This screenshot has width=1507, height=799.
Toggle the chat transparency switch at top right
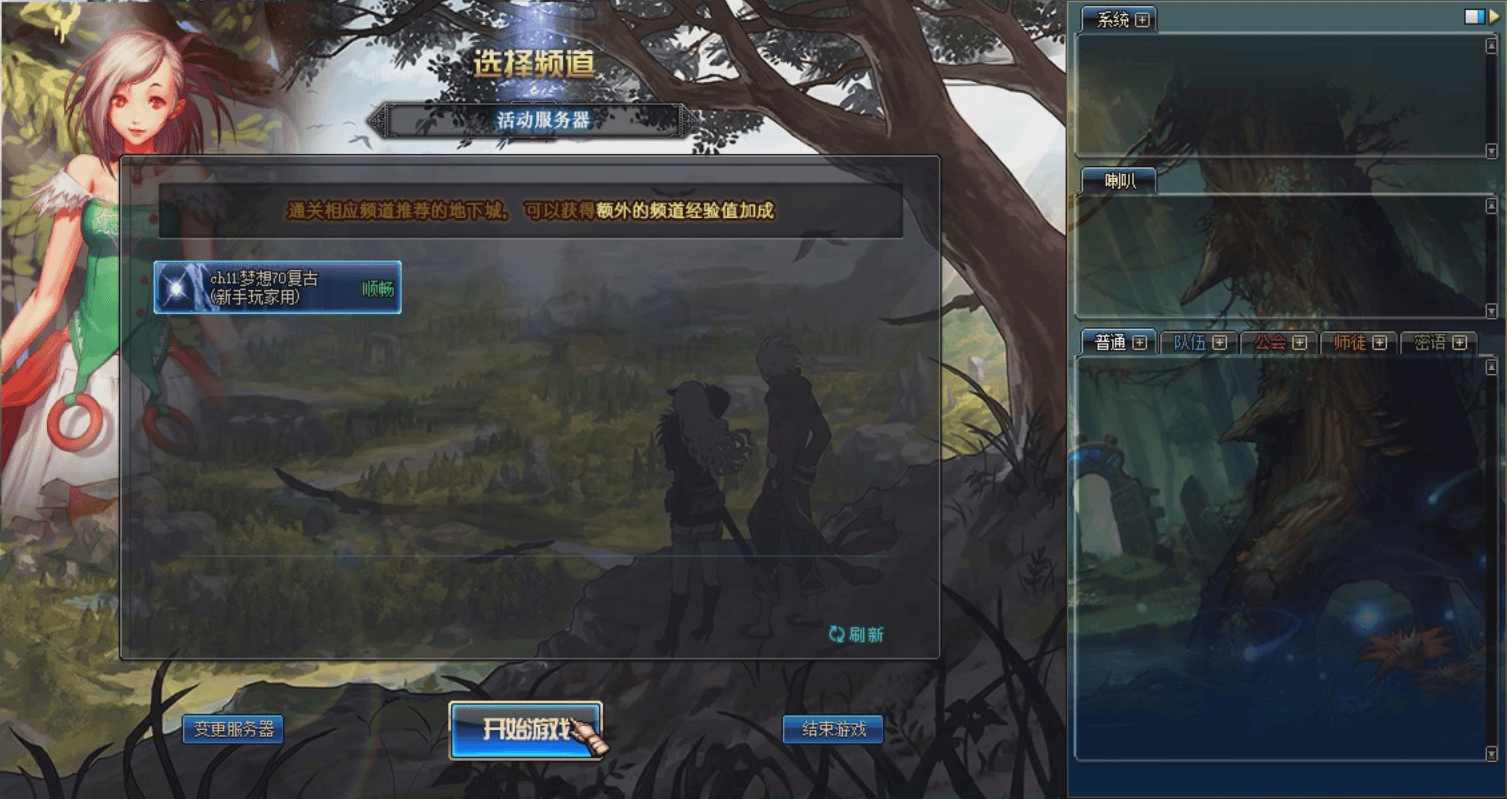click(1473, 16)
